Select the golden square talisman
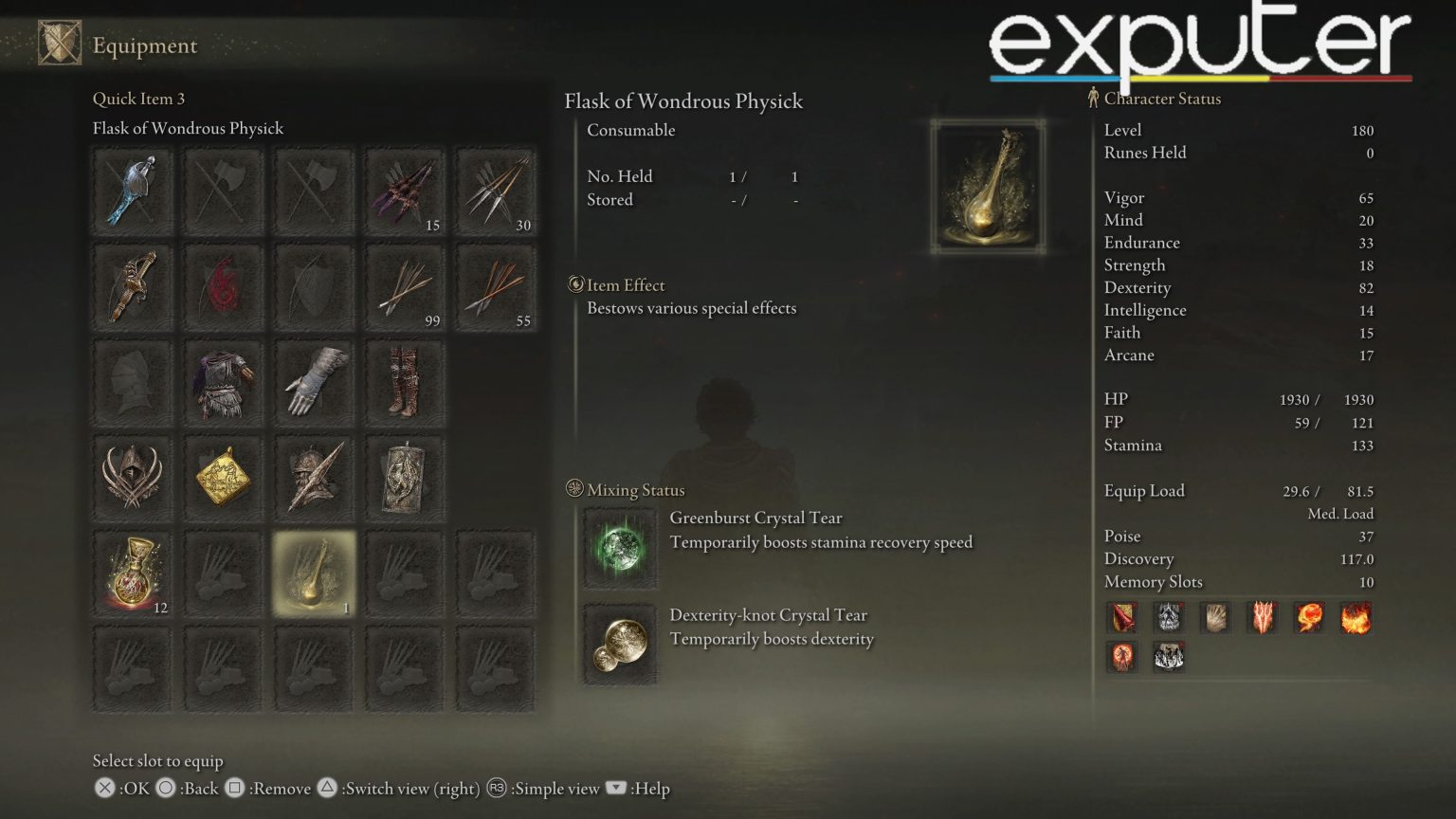Viewport: 1456px width, 819px height. click(223, 479)
